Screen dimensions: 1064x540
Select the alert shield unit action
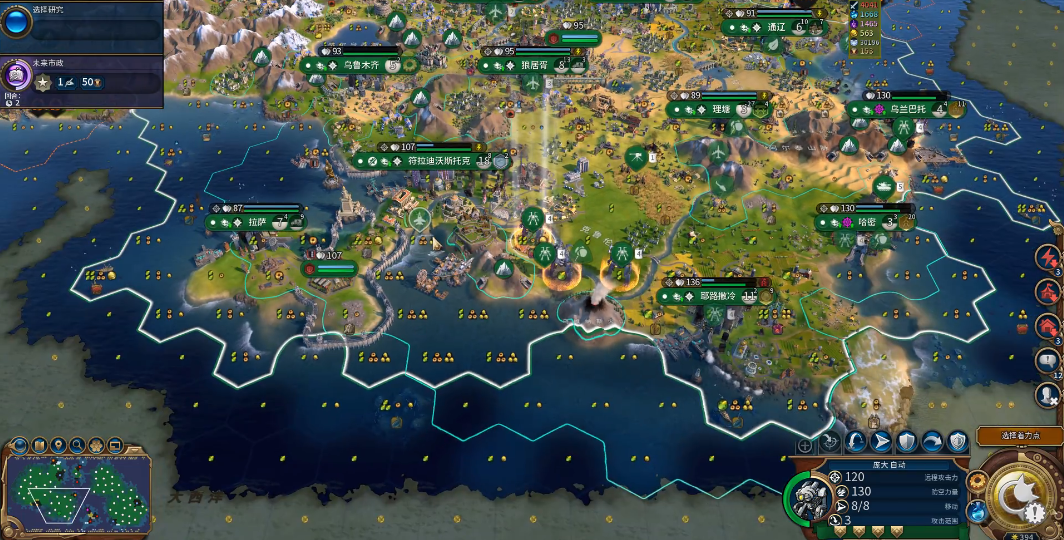tap(958, 441)
